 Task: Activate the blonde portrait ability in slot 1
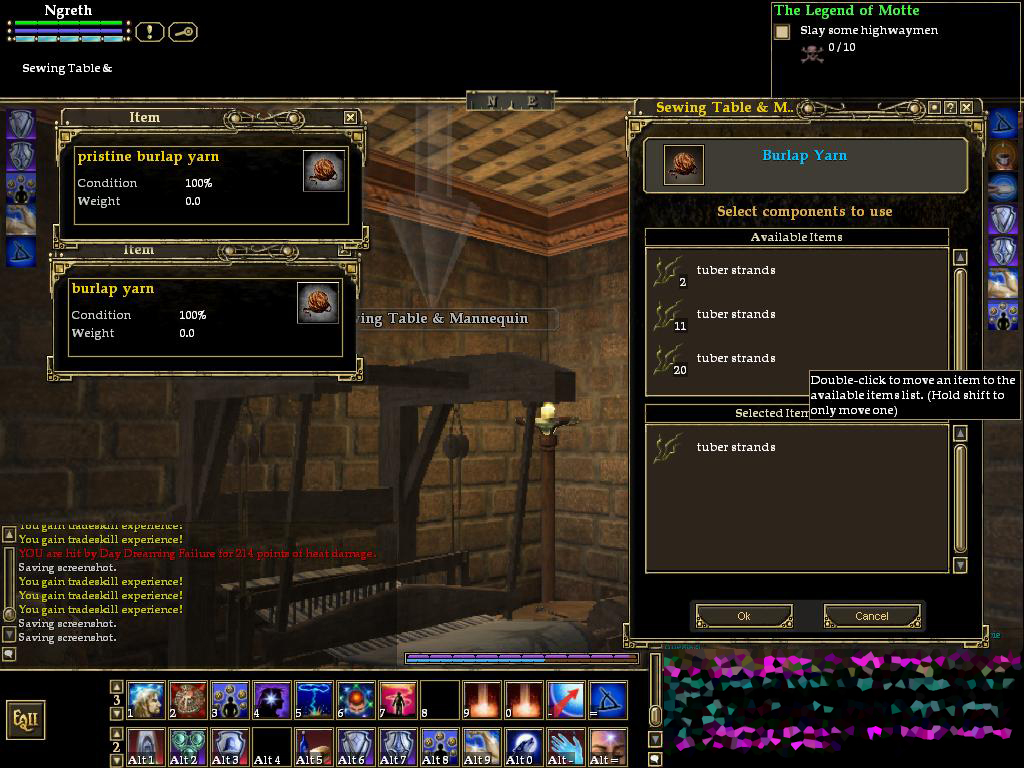point(146,700)
